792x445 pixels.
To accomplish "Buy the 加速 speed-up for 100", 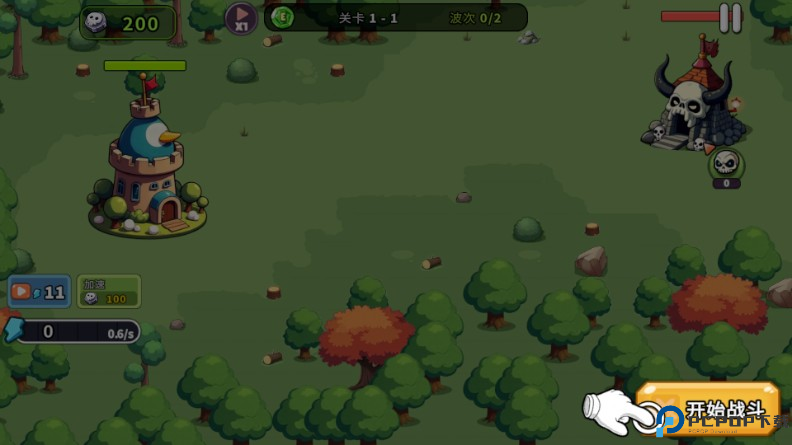I will (109, 291).
